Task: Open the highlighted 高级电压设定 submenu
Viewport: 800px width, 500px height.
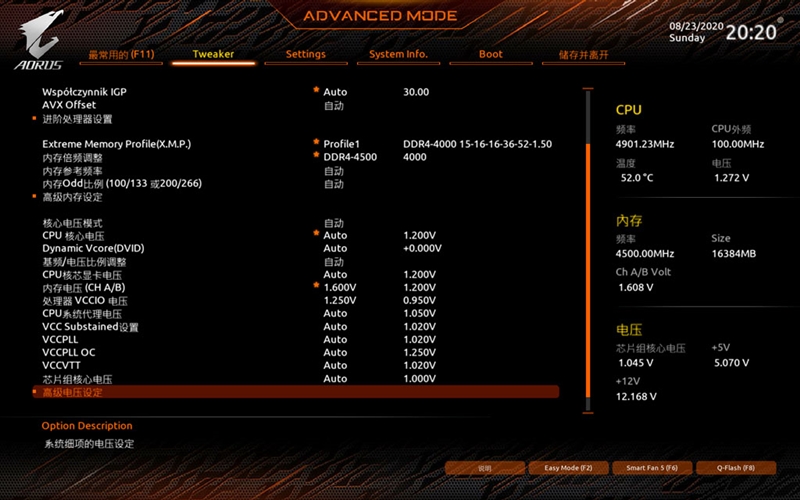Action: pyautogui.click(x=72, y=392)
